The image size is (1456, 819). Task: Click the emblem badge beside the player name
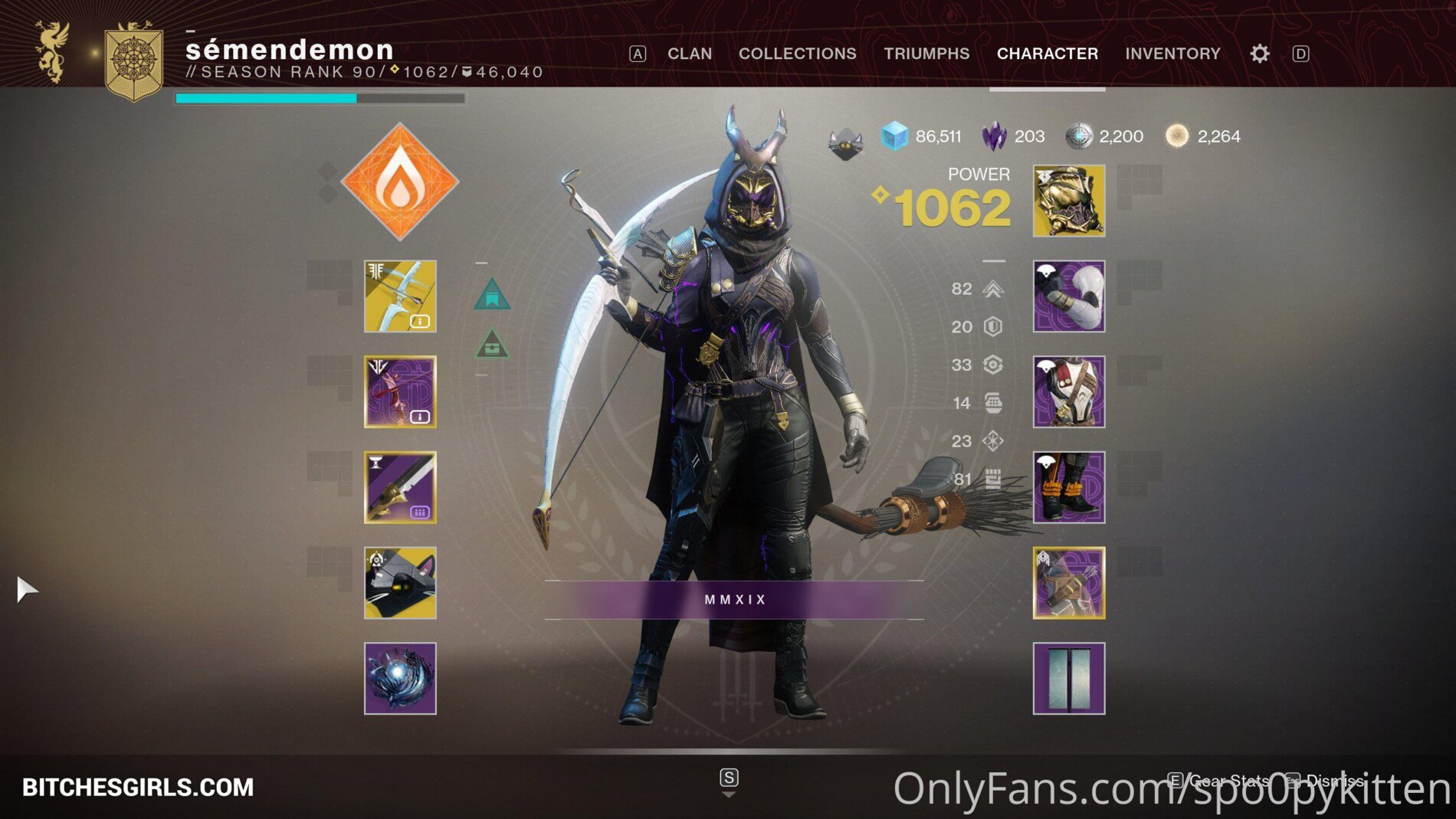pos(134,61)
